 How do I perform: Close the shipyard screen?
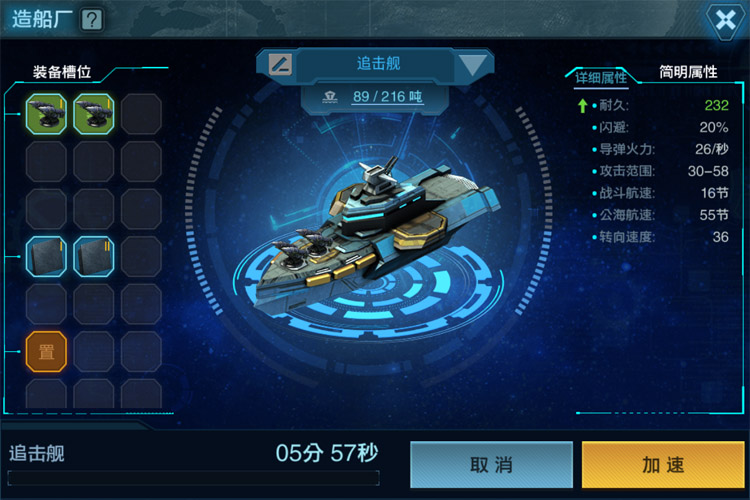point(722,20)
